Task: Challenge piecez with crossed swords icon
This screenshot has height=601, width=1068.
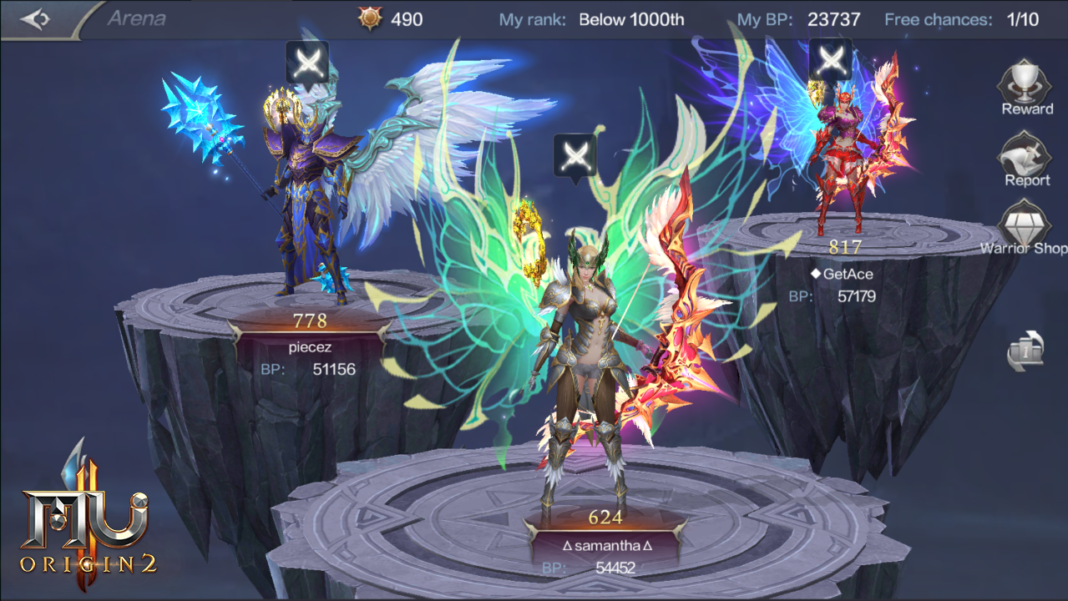Action: 307,63
